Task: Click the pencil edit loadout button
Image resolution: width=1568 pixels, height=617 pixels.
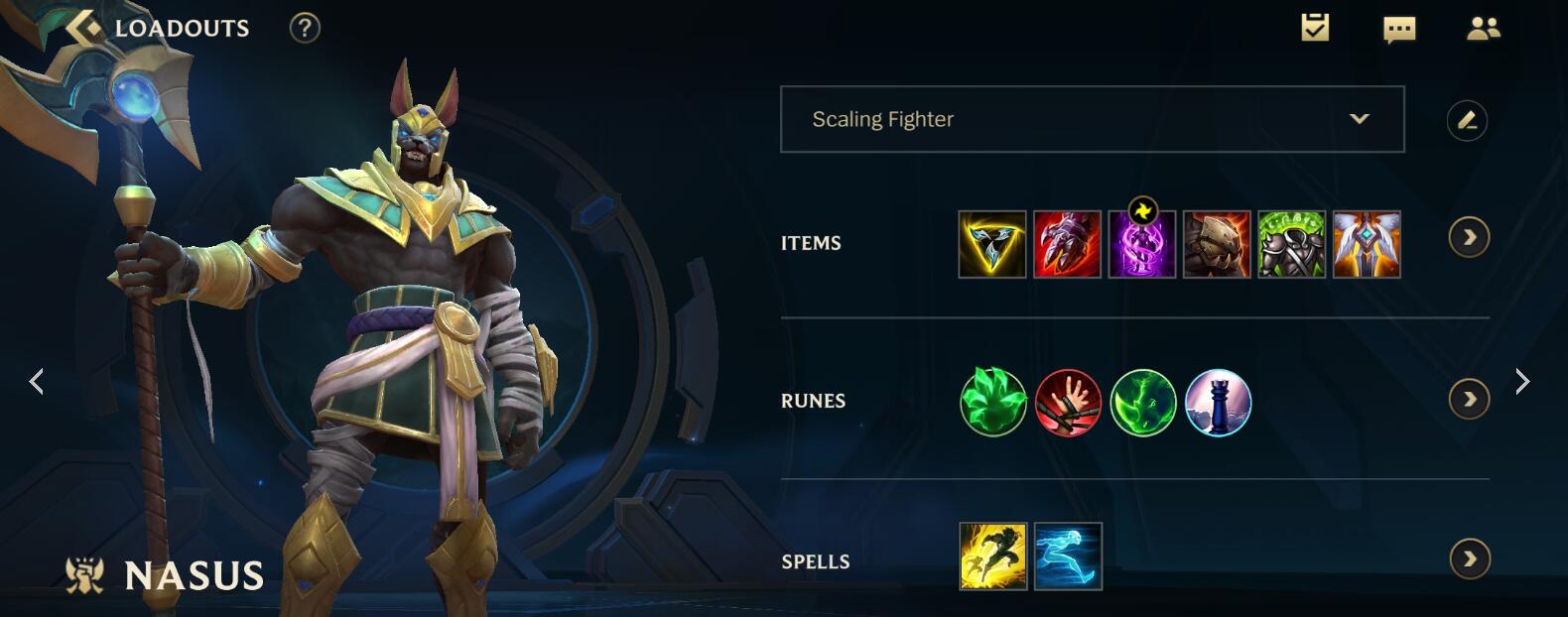Action: [x=1467, y=121]
